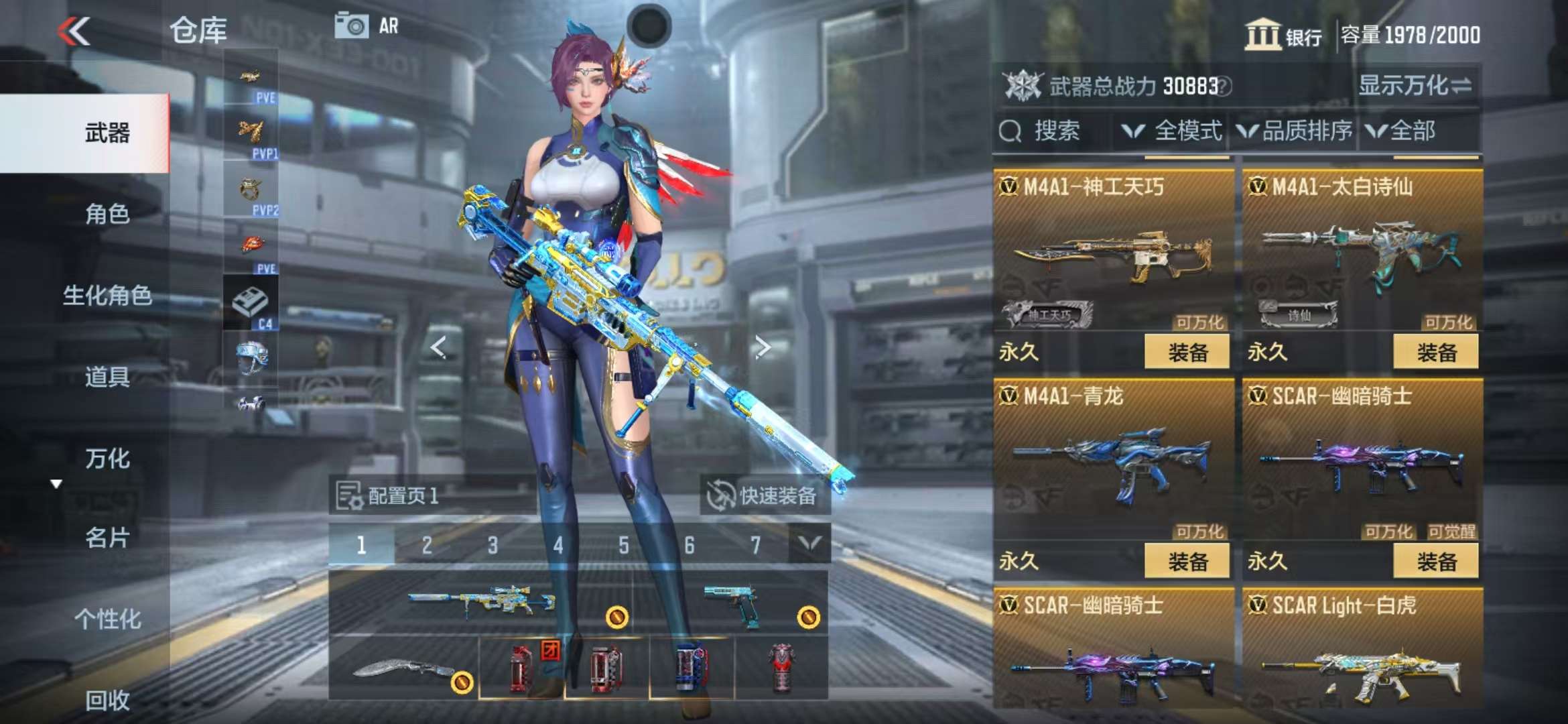Switch to the 生化角色 category
1568x724 pixels.
pos(107,295)
